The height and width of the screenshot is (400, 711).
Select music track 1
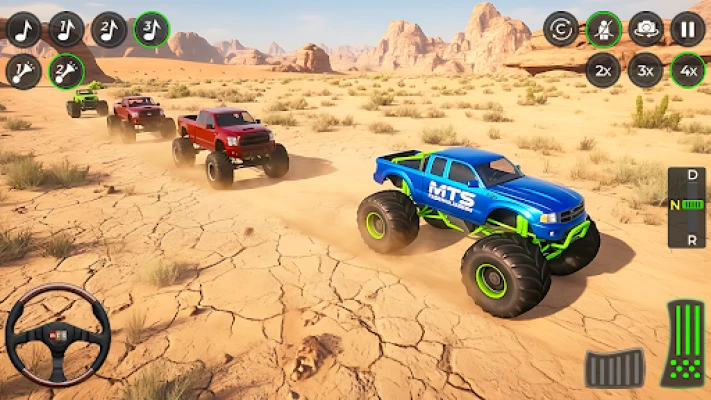pos(66,30)
